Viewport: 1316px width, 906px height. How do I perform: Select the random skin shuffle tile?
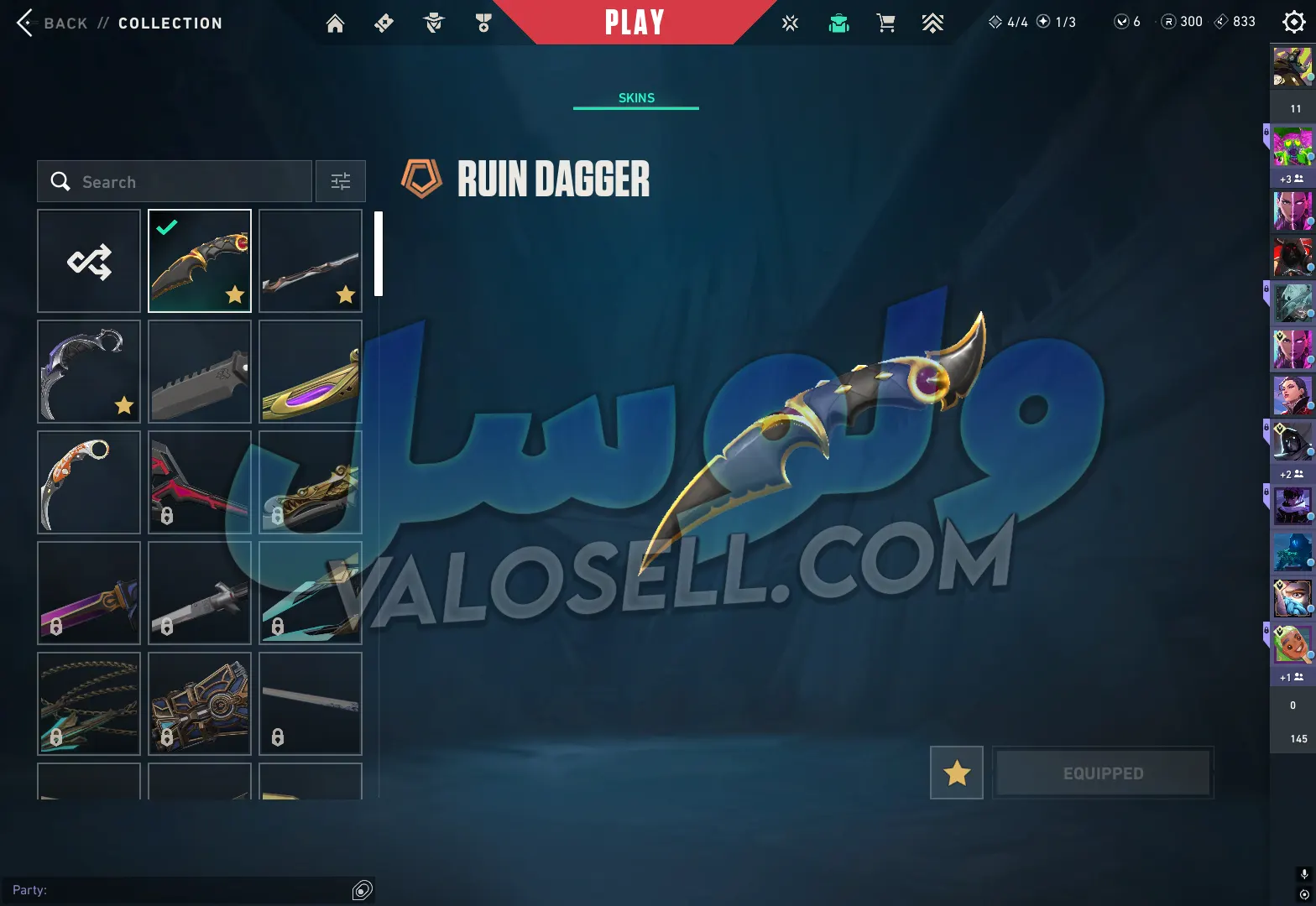point(89,261)
